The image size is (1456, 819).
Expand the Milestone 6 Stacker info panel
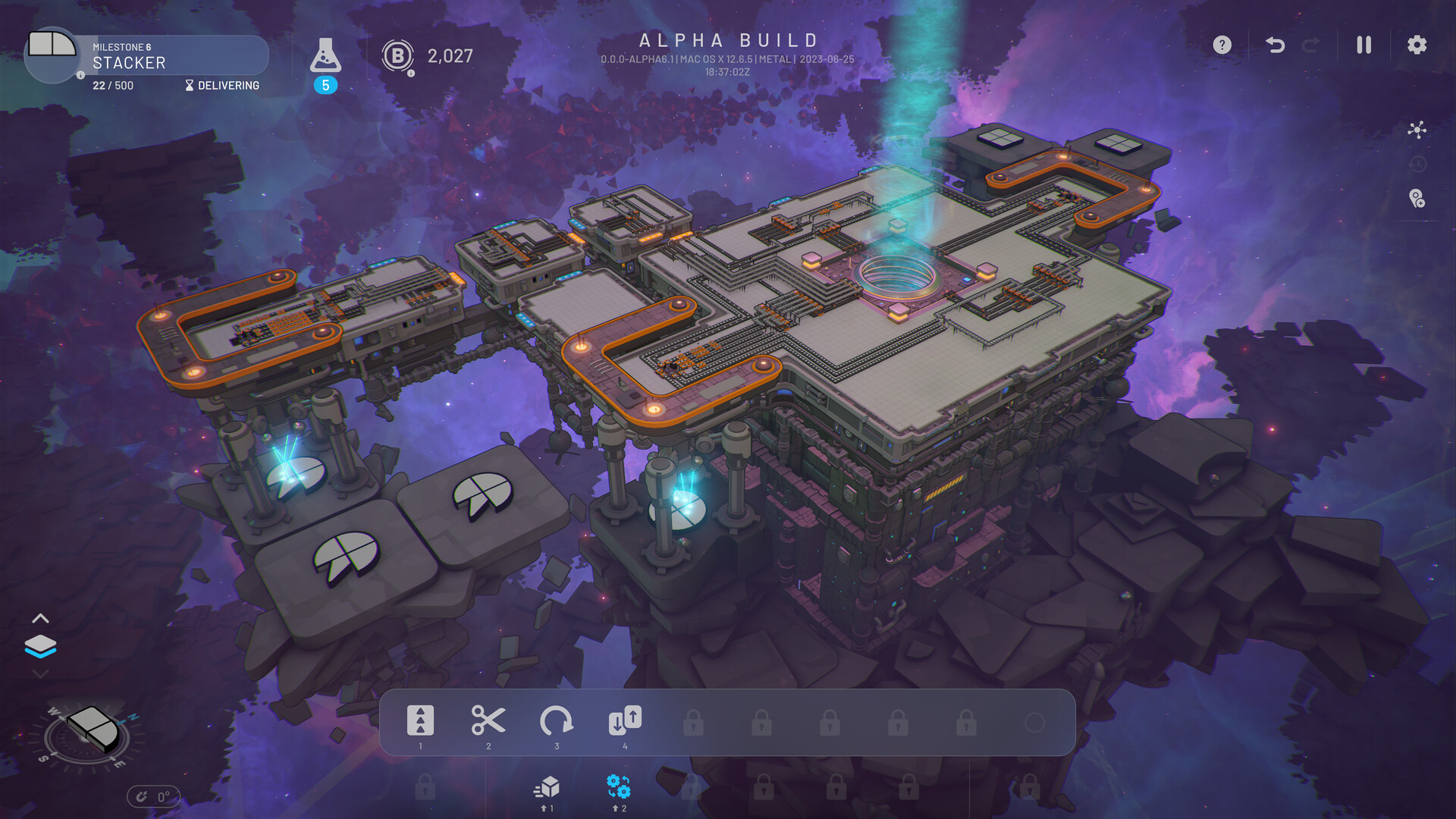point(80,76)
